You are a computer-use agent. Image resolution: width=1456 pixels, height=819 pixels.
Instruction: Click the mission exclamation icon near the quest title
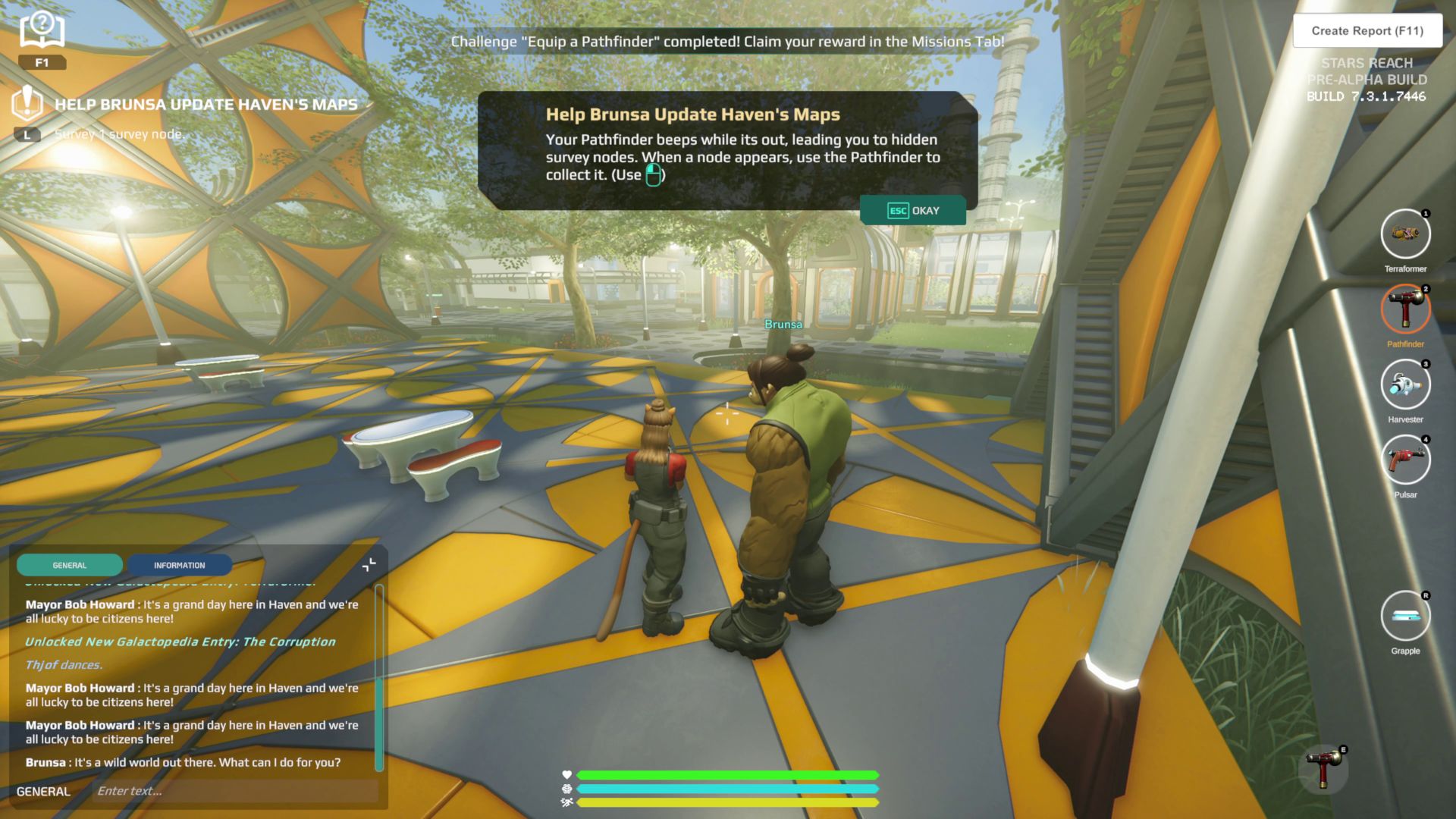[x=28, y=105]
